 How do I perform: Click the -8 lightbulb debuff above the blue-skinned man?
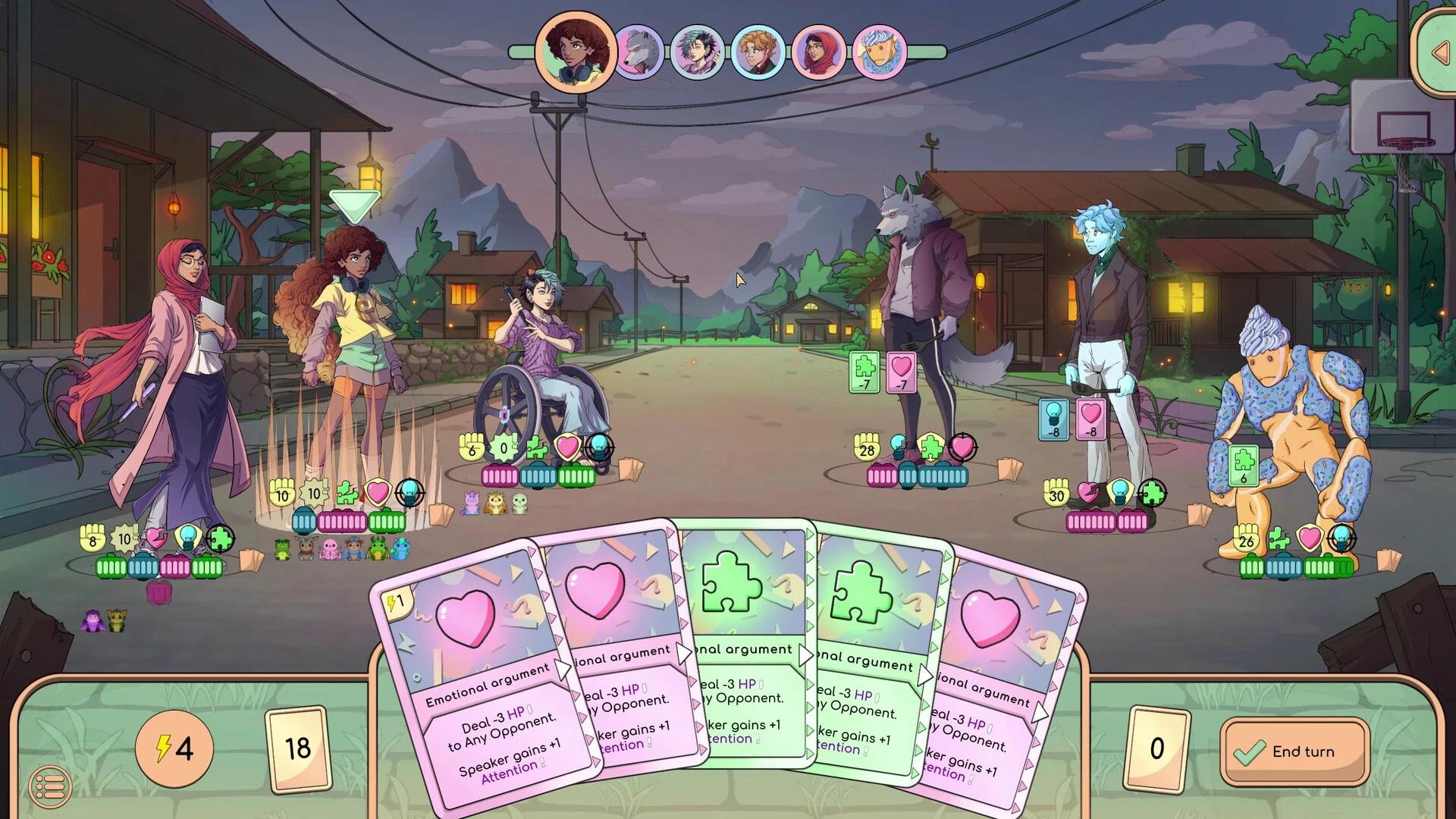click(1053, 419)
